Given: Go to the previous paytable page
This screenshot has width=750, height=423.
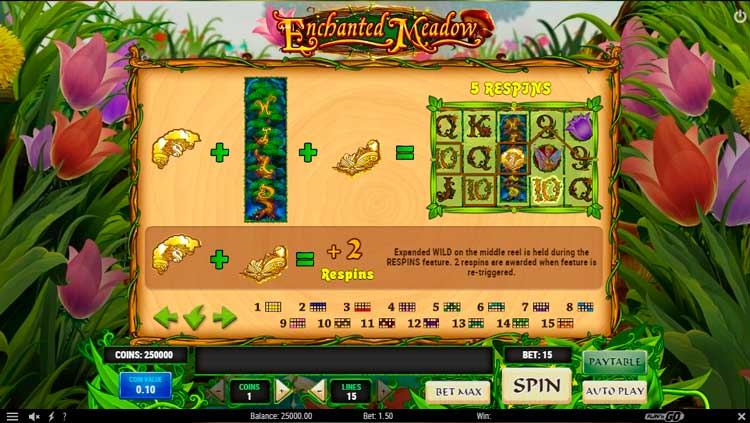Looking at the screenshot, I should pos(165,318).
